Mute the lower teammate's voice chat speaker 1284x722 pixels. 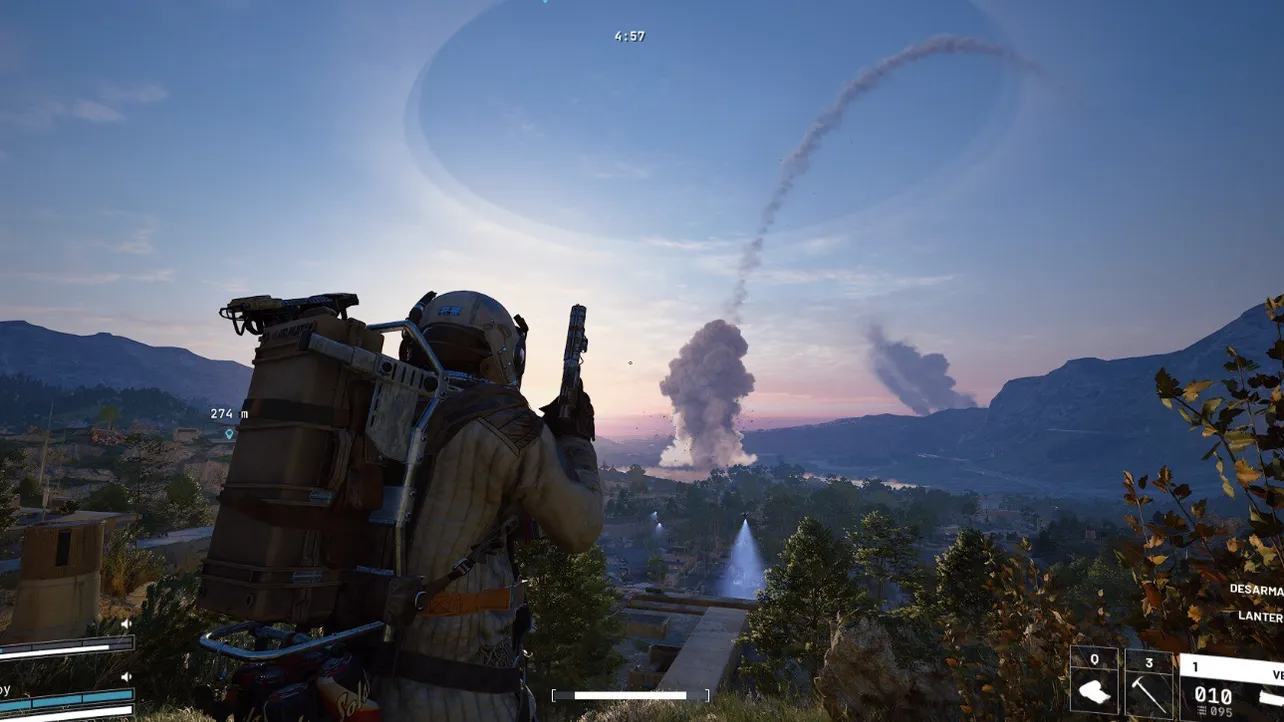(126, 675)
